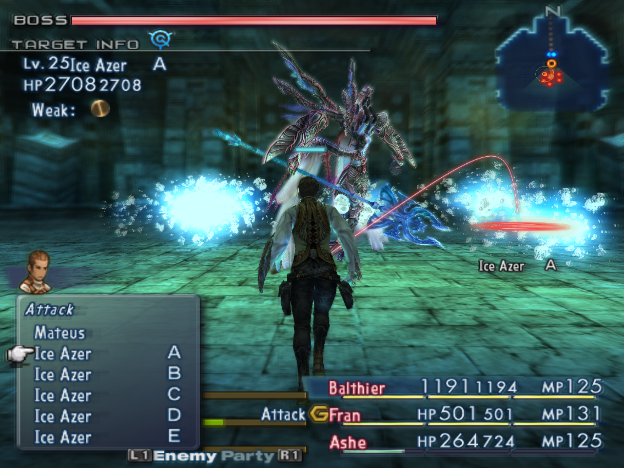Click the character portrait above the Attack menu
This screenshot has width=624, height=468.
pos(38,273)
